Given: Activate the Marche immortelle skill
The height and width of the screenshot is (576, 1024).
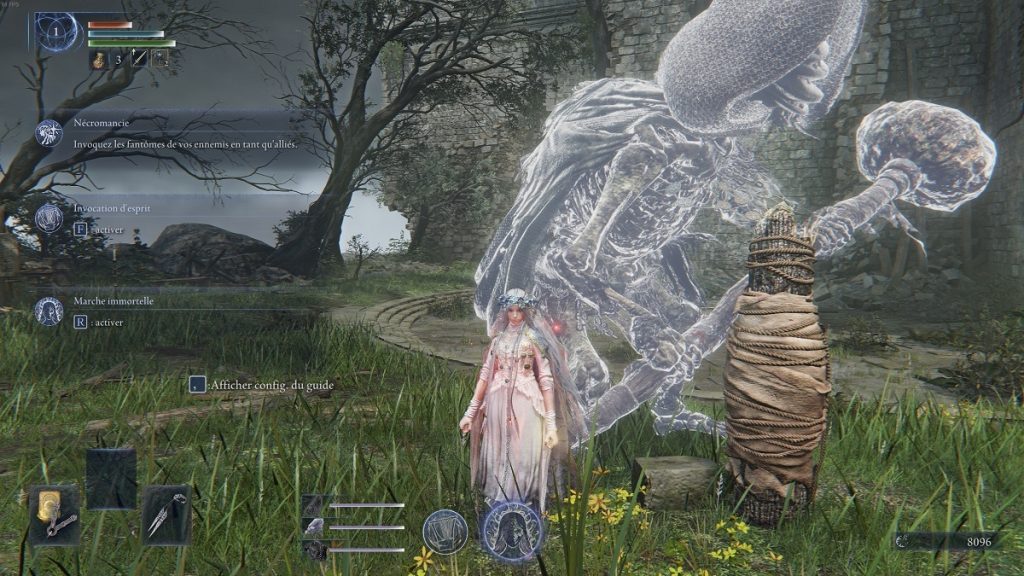Looking at the screenshot, I should 49,311.
